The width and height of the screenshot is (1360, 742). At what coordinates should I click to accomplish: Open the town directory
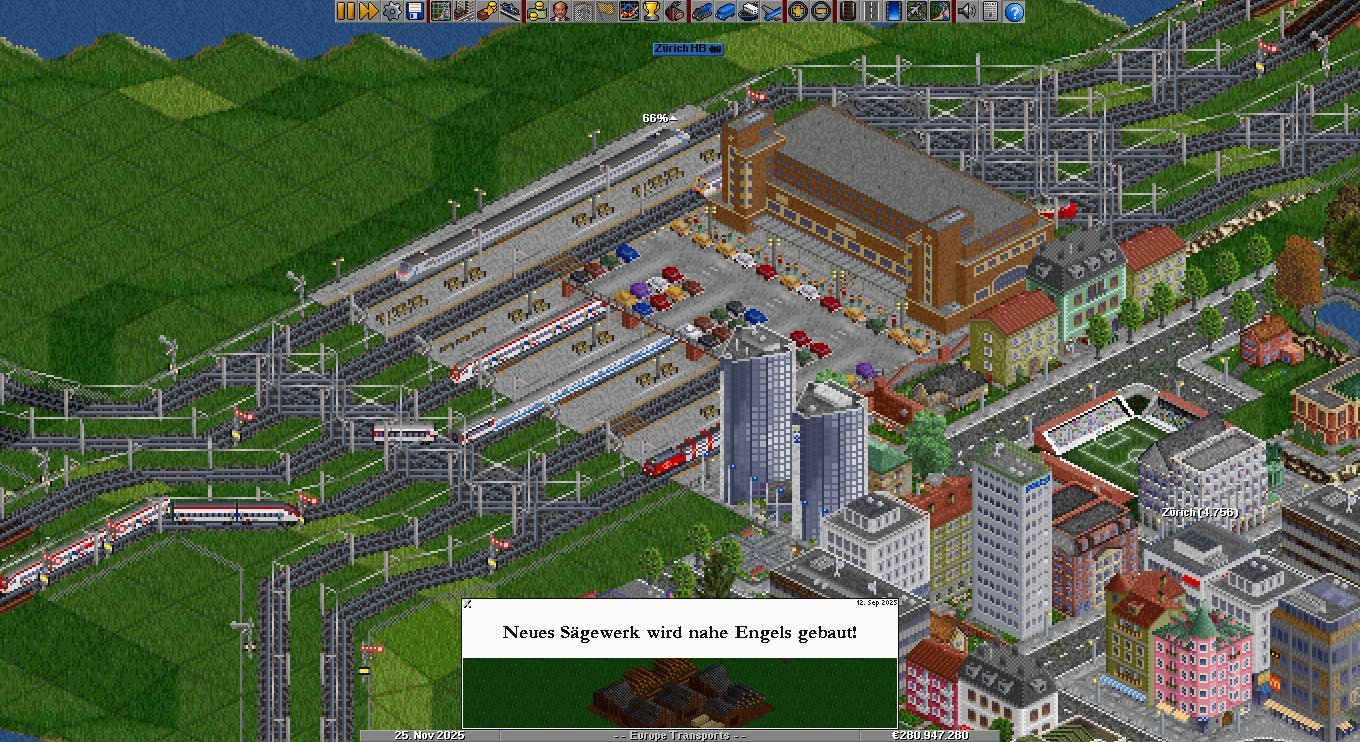pos(463,11)
